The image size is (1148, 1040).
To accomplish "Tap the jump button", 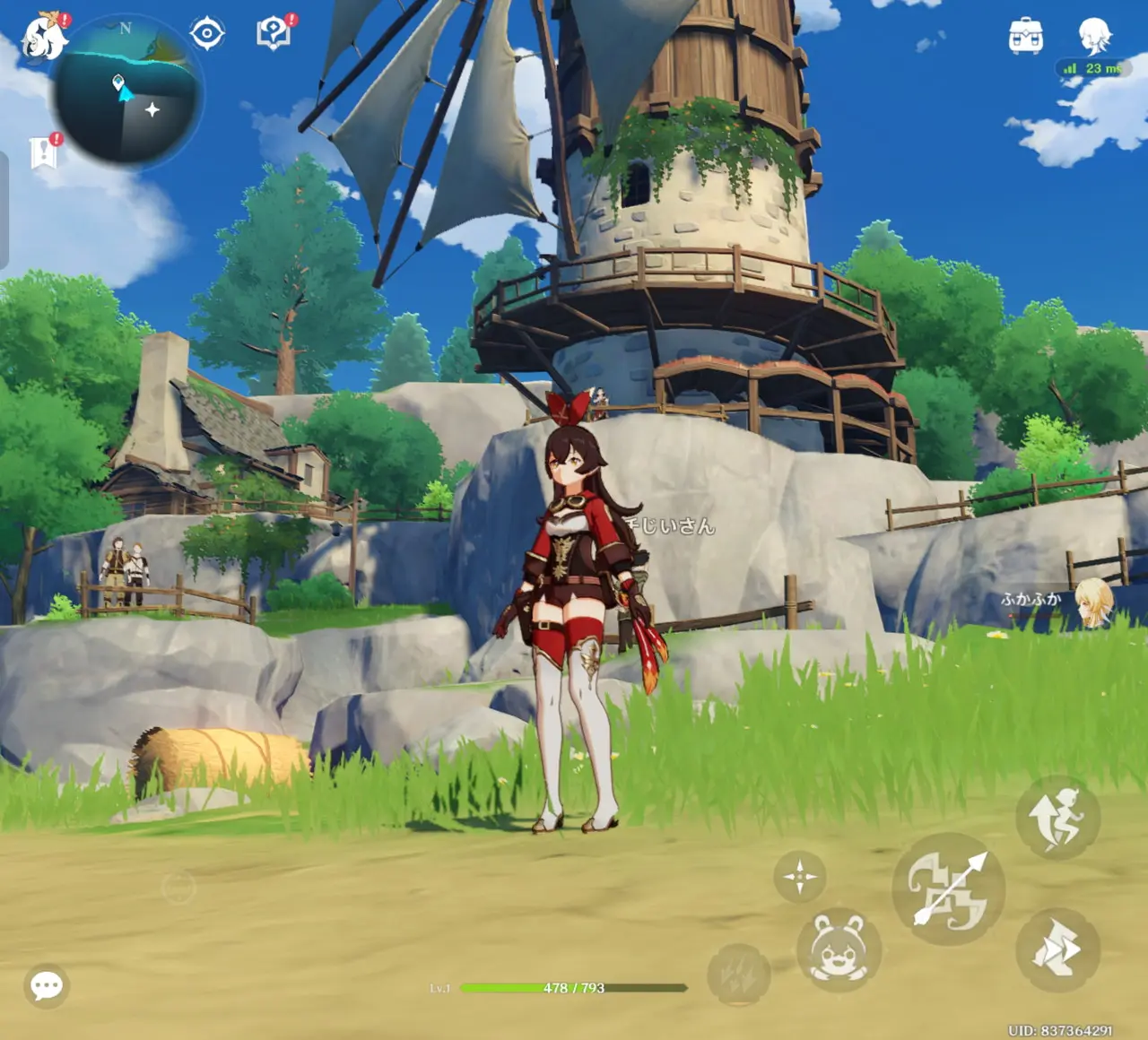I will pos(1058,818).
